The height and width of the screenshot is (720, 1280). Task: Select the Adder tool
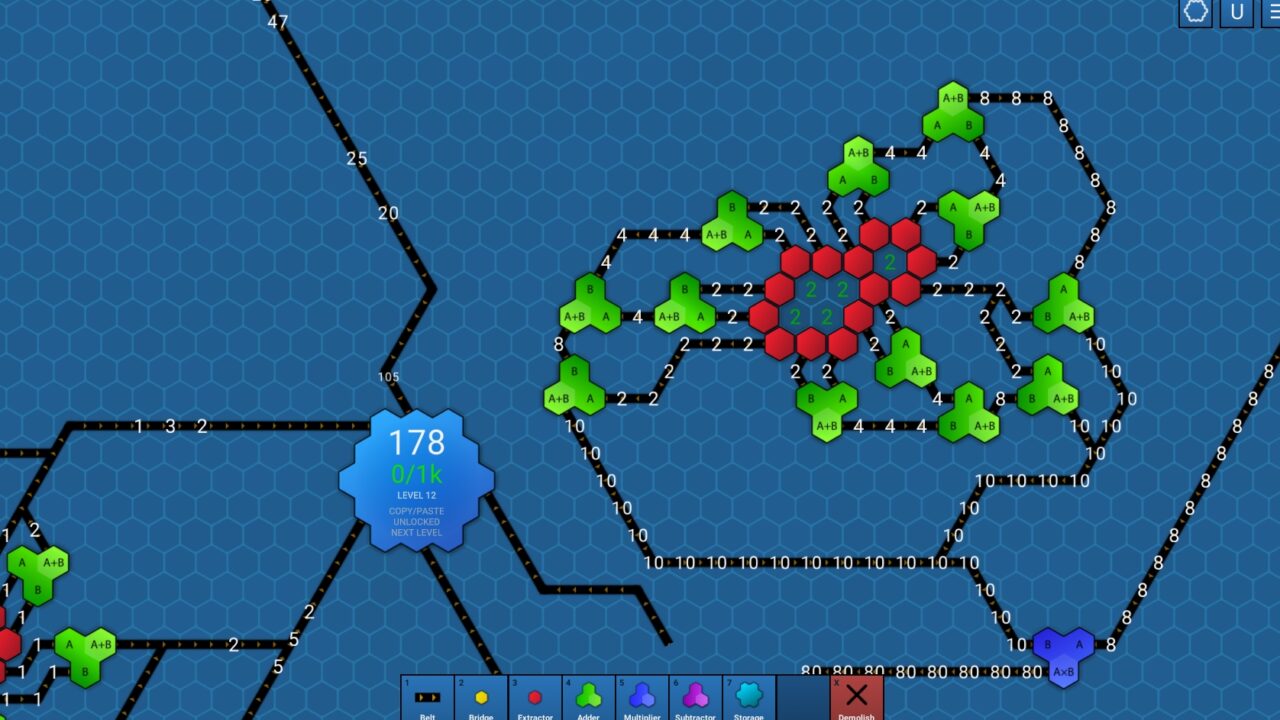click(590, 695)
